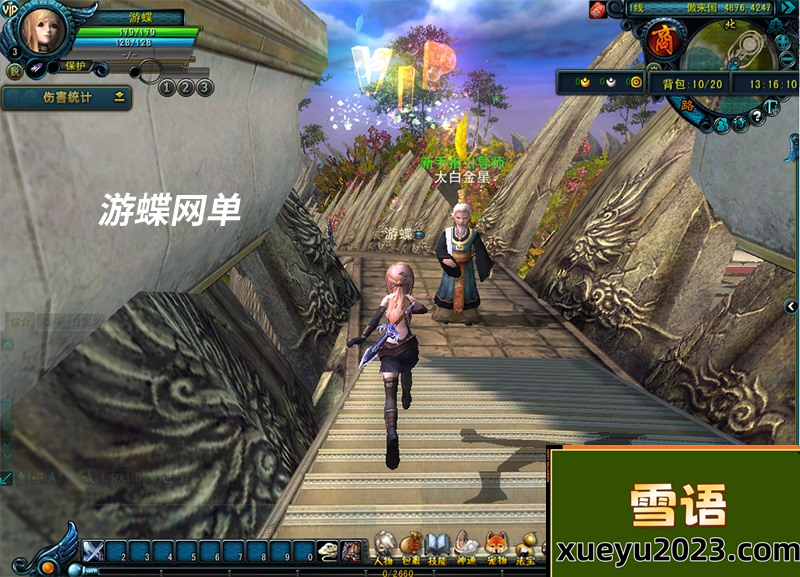Open the VIP badge

[x=10, y=9]
